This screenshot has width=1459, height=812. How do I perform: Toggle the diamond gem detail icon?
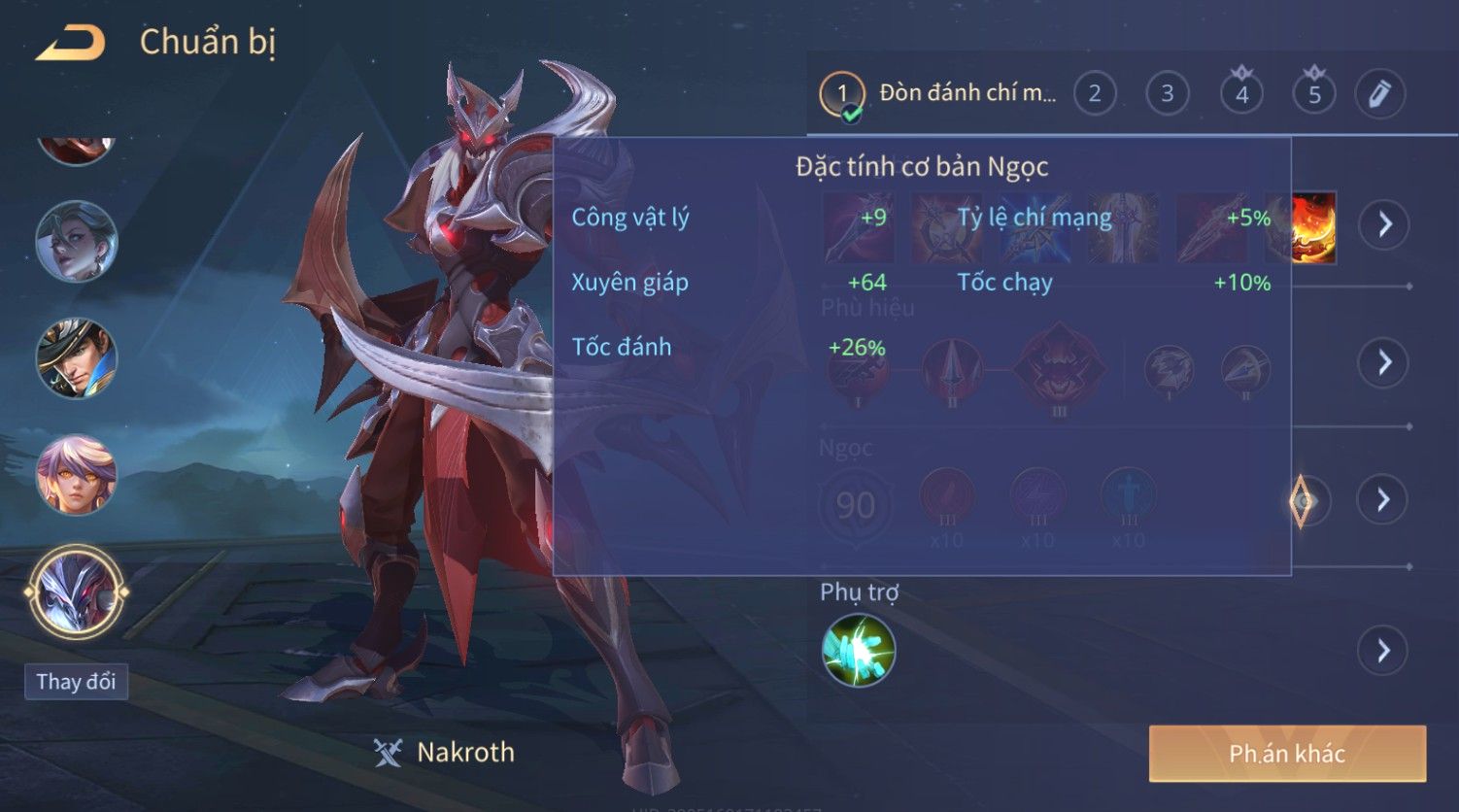tap(1302, 500)
